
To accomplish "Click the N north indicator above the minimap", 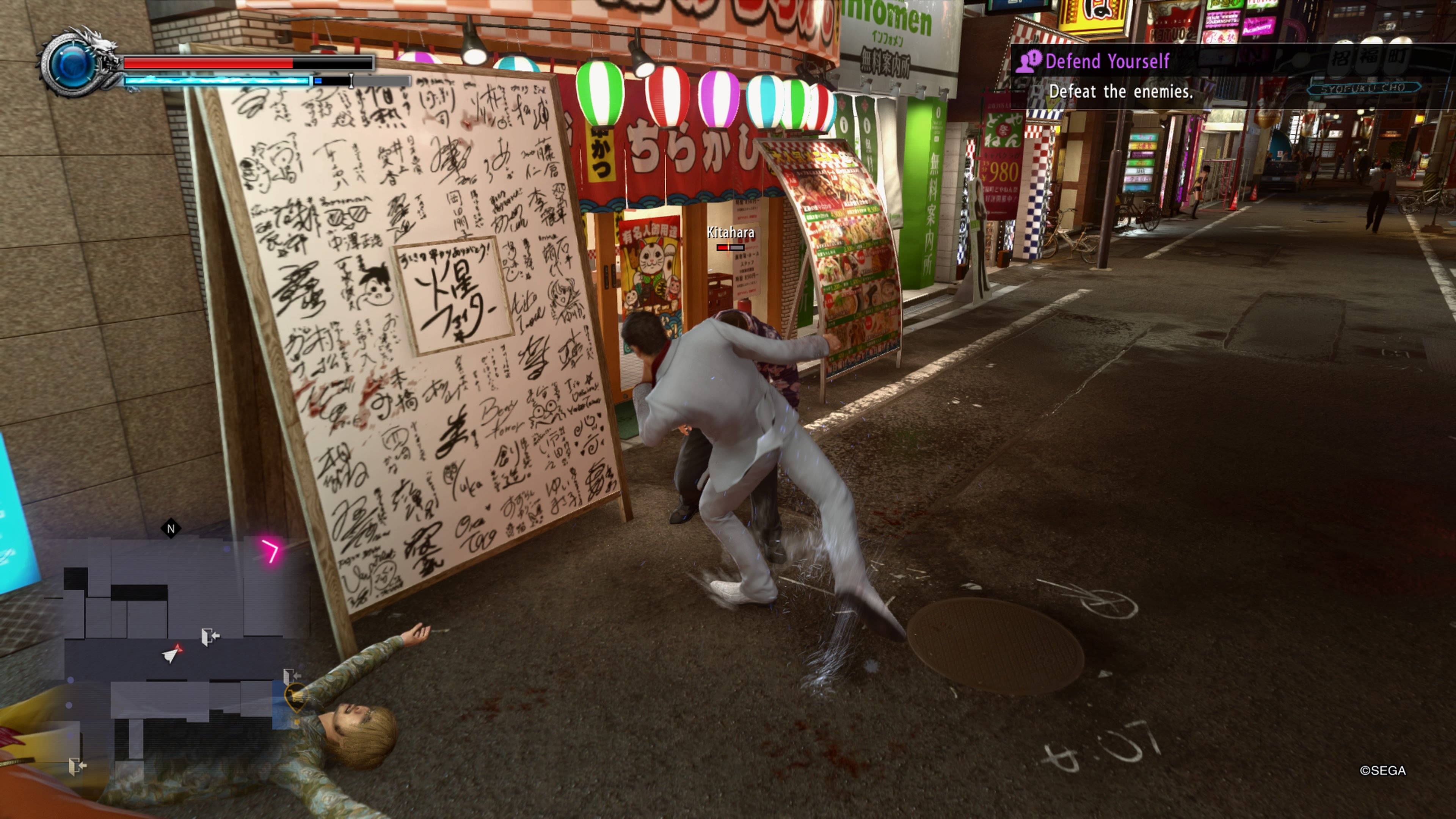I will coord(171,529).
